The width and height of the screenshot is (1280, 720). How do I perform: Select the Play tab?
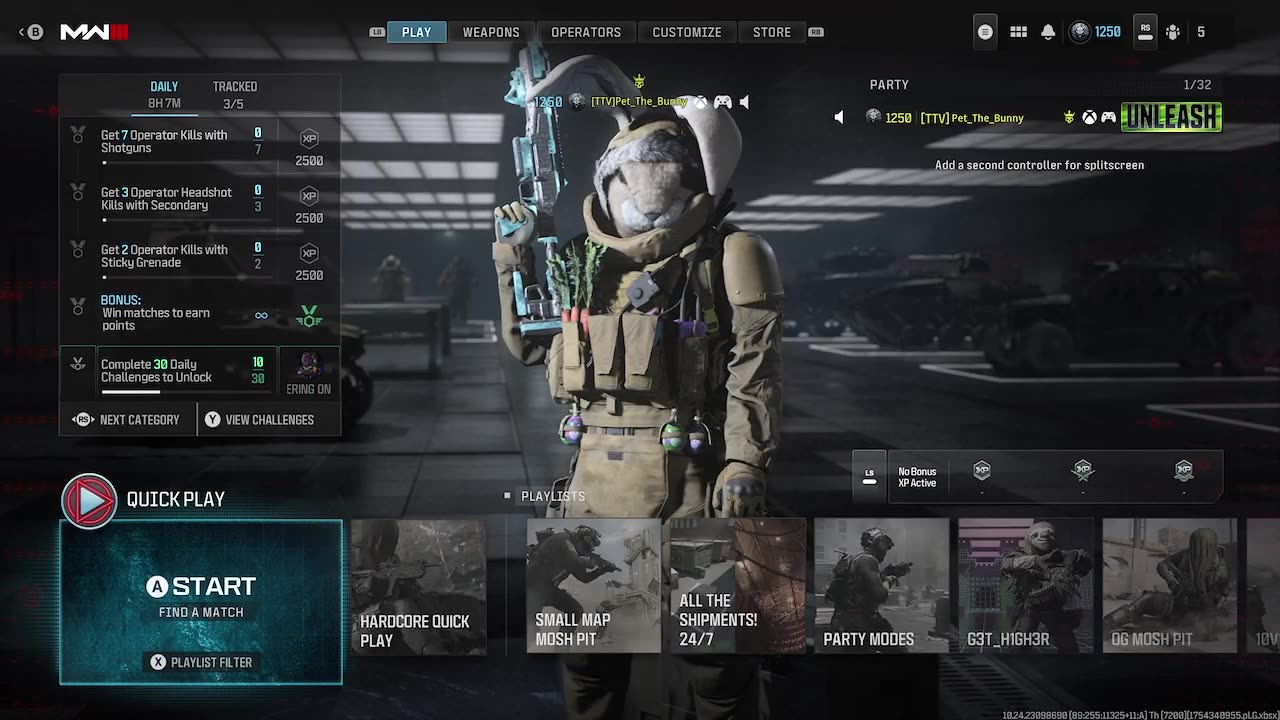[416, 32]
